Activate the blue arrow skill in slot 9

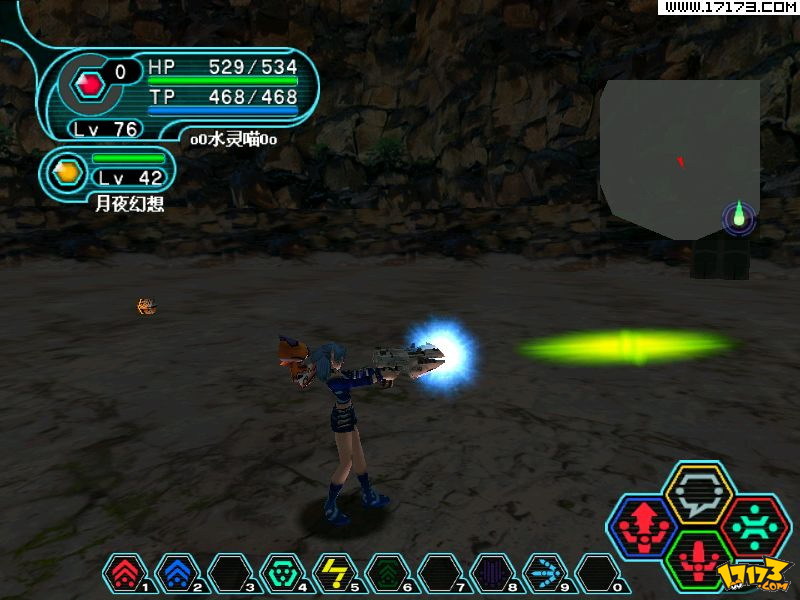point(543,574)
